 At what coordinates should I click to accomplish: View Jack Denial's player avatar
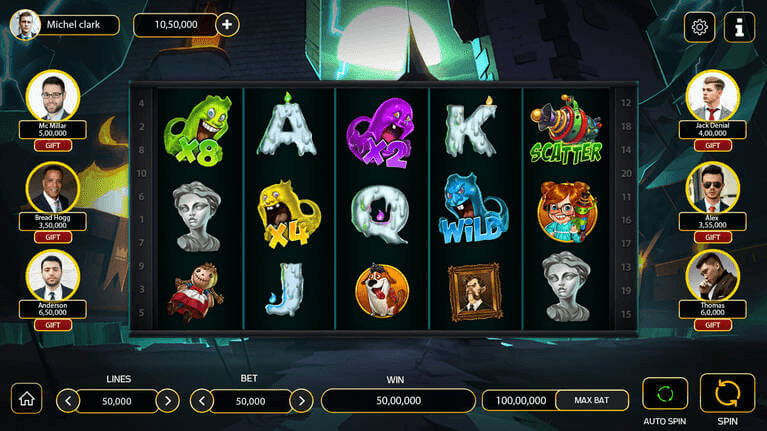(x=713, y=97)
